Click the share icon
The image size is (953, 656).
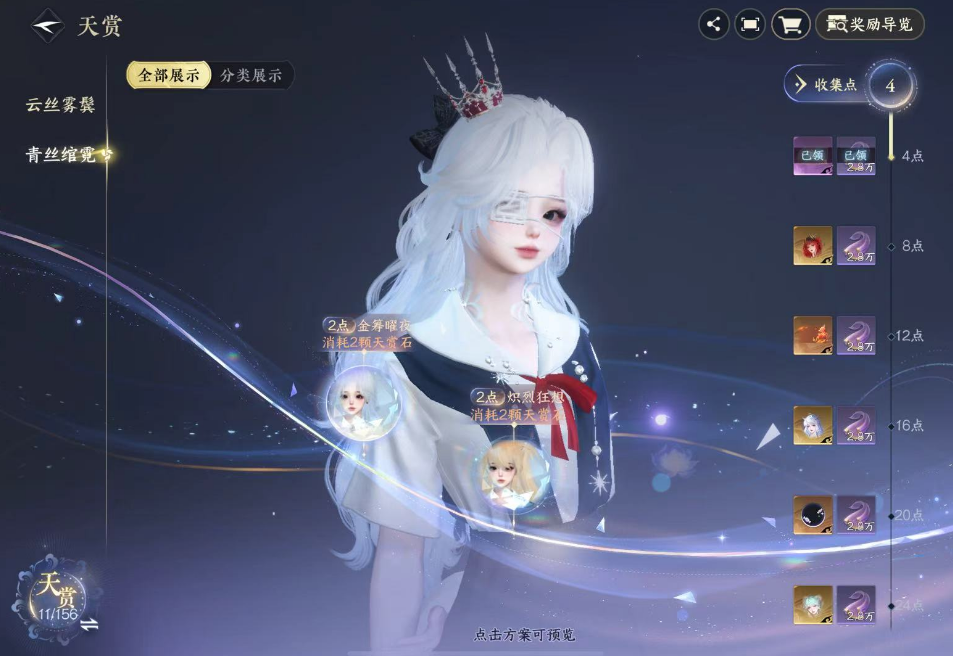(x=713, y=25)
